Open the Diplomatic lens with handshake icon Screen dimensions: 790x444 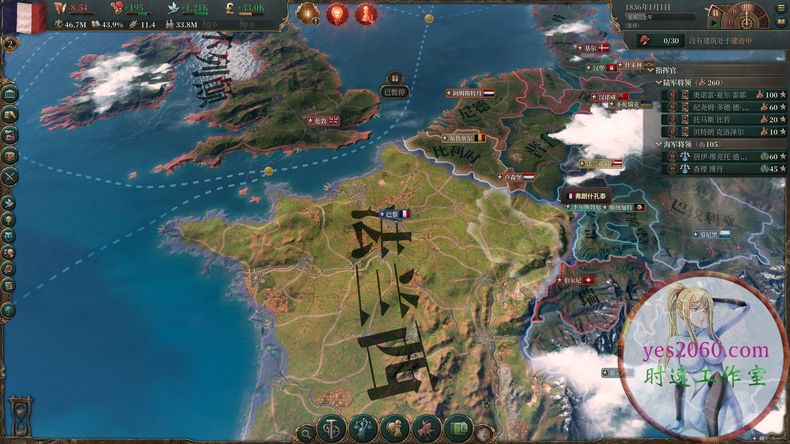(395, 429)
